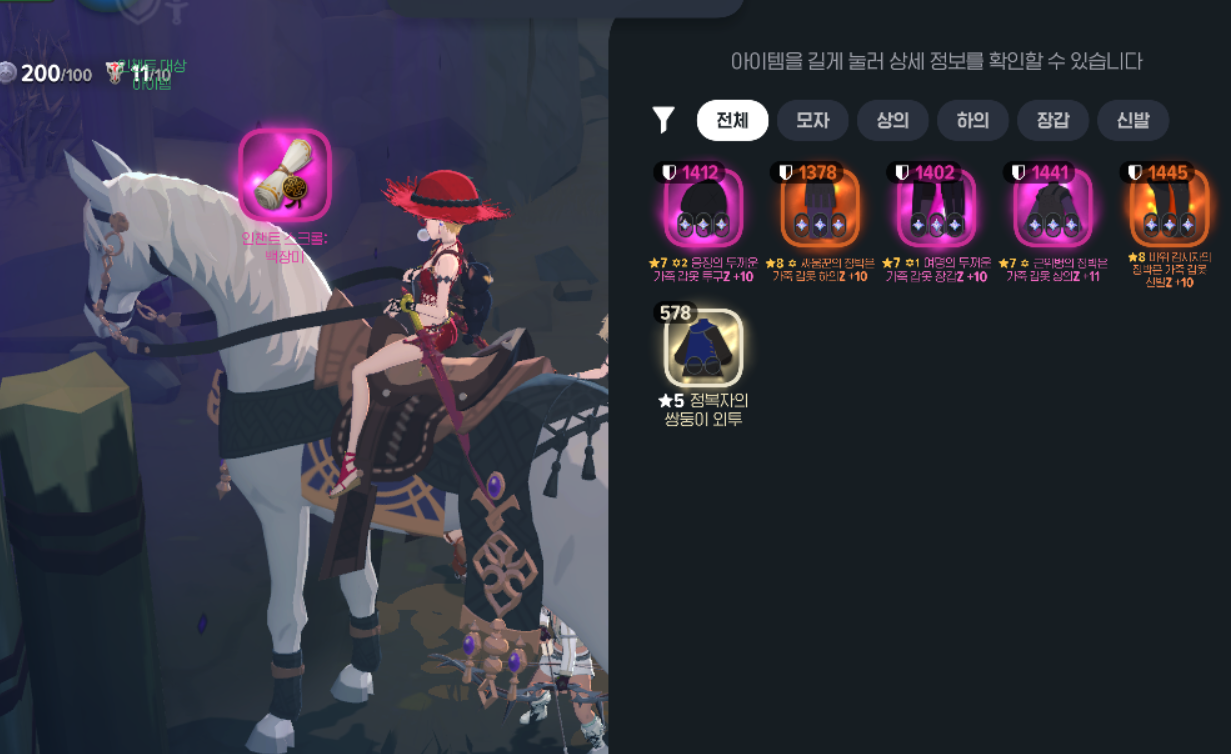Select the 1412 leather armor helmet item
The height and width of the screenshot is (754, 1231).
pyautogui.click(x=703, y=208)
